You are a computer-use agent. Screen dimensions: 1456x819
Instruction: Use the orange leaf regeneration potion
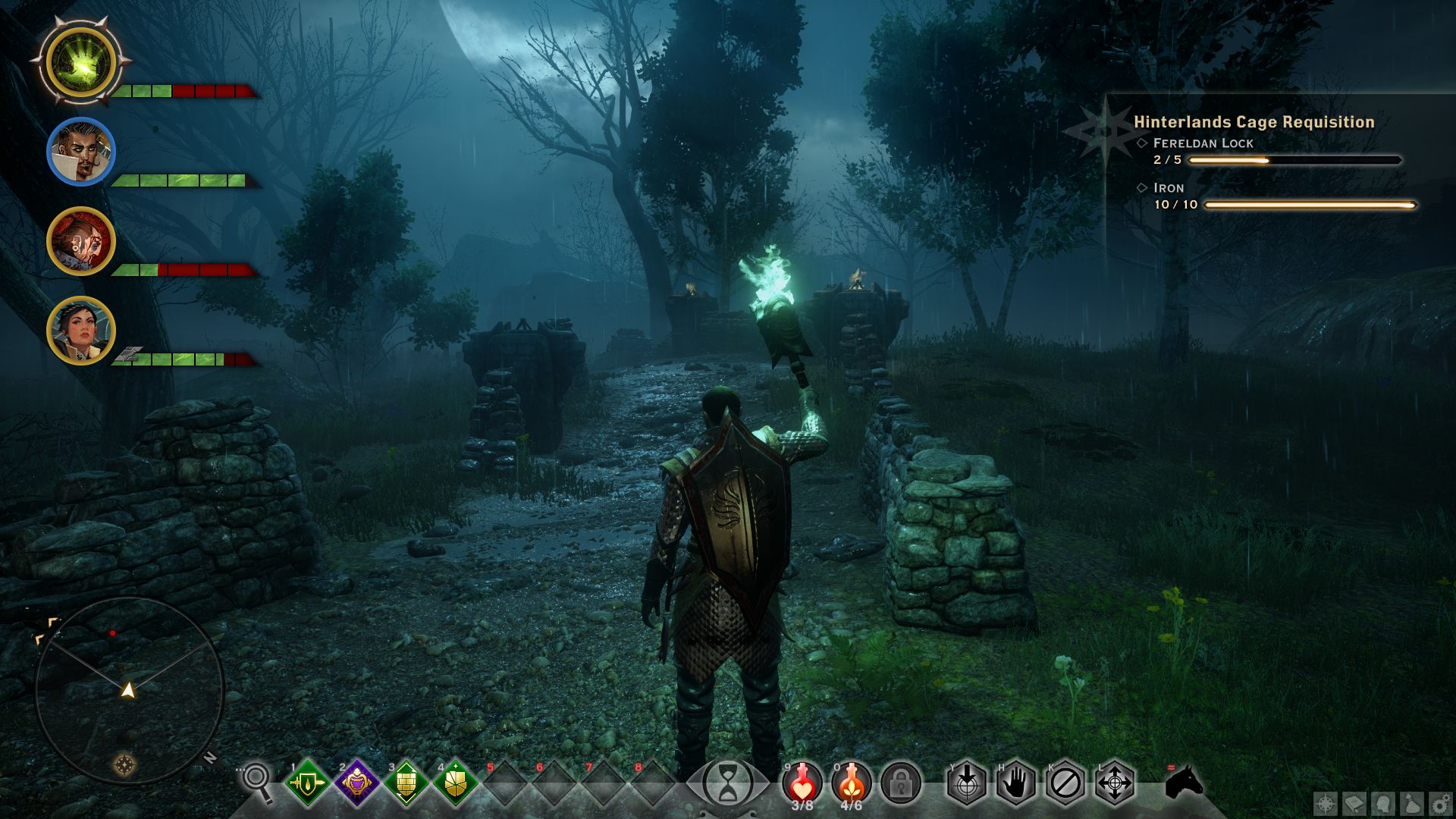pyautogui.click(x=852, y=781)
